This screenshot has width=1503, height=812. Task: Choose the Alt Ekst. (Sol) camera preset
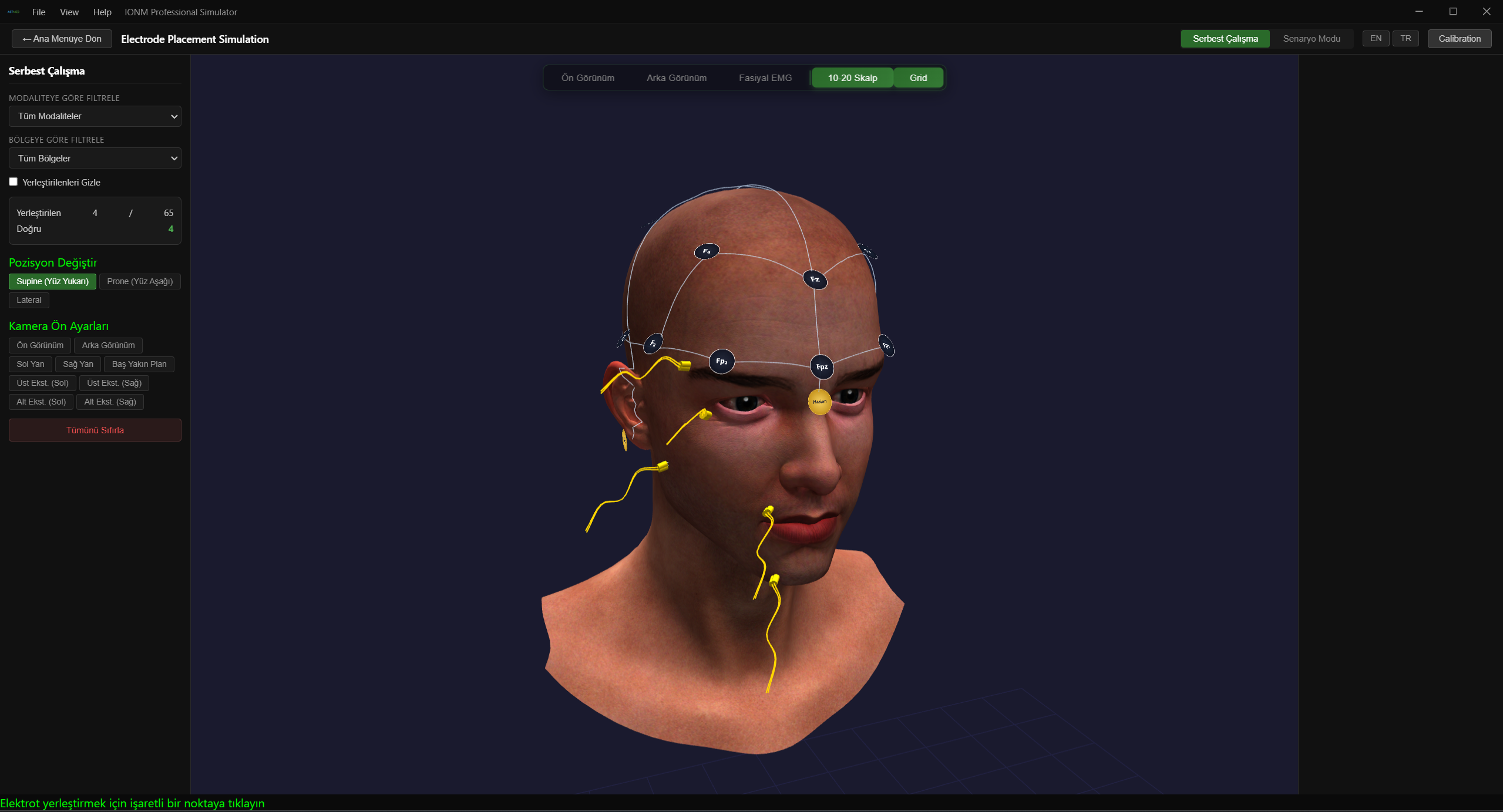tap(41, 402)
